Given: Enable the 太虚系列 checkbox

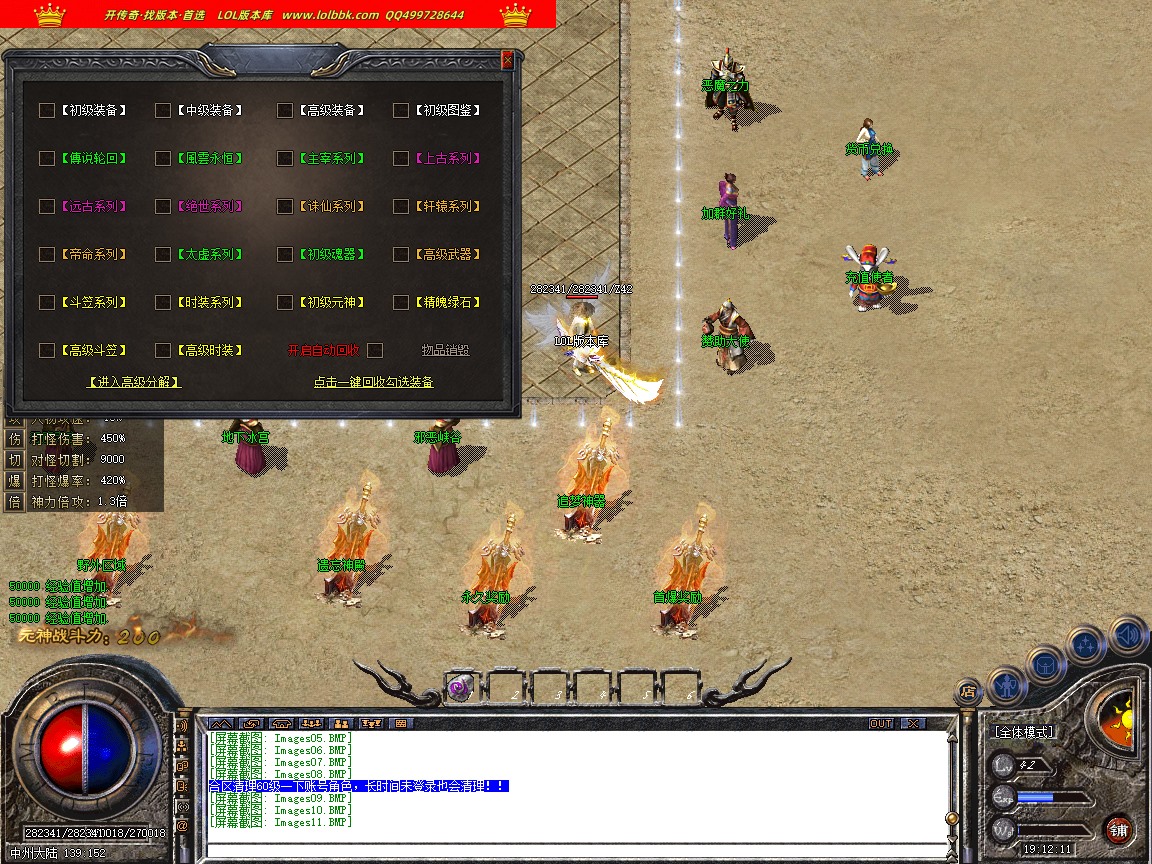Looking at the screenshot, I should [163, 254].
